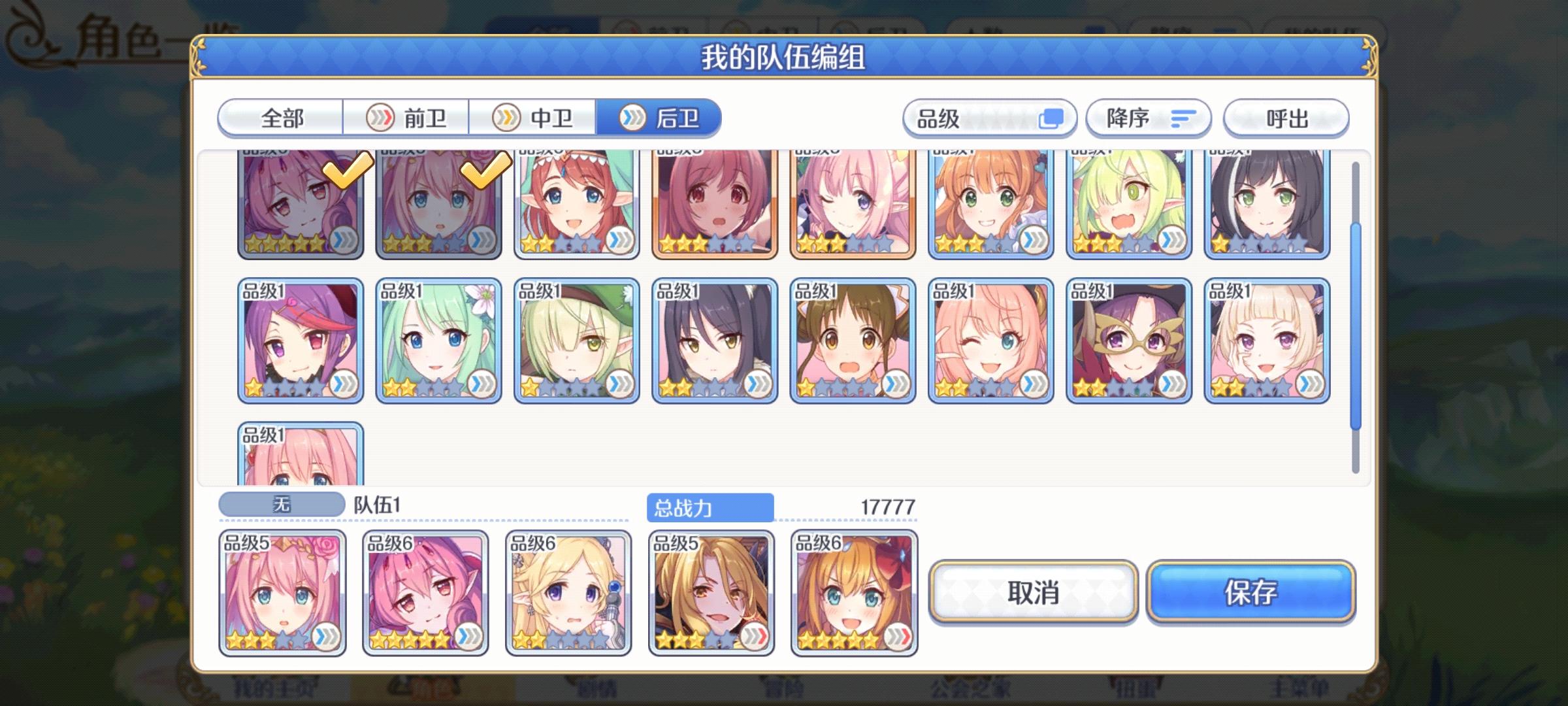
Task: Switch to the 全部 tab
Action: pyautogui.click(x=281, y=118)
